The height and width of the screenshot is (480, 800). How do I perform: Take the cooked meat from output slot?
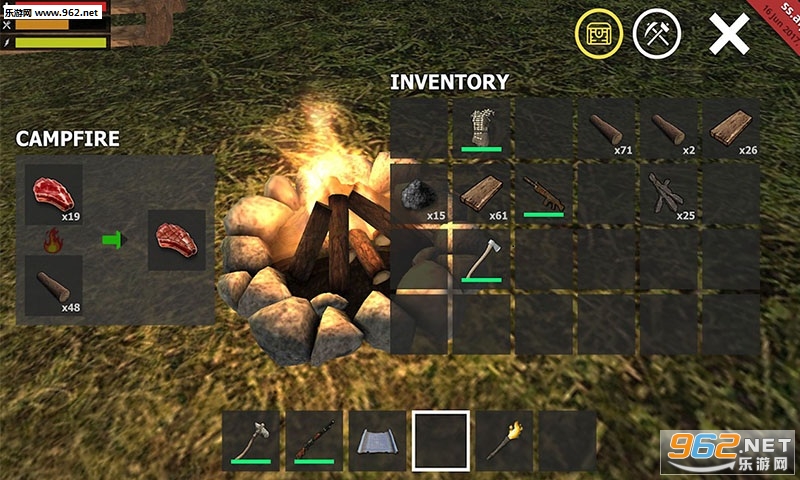(x=176, y=240)
